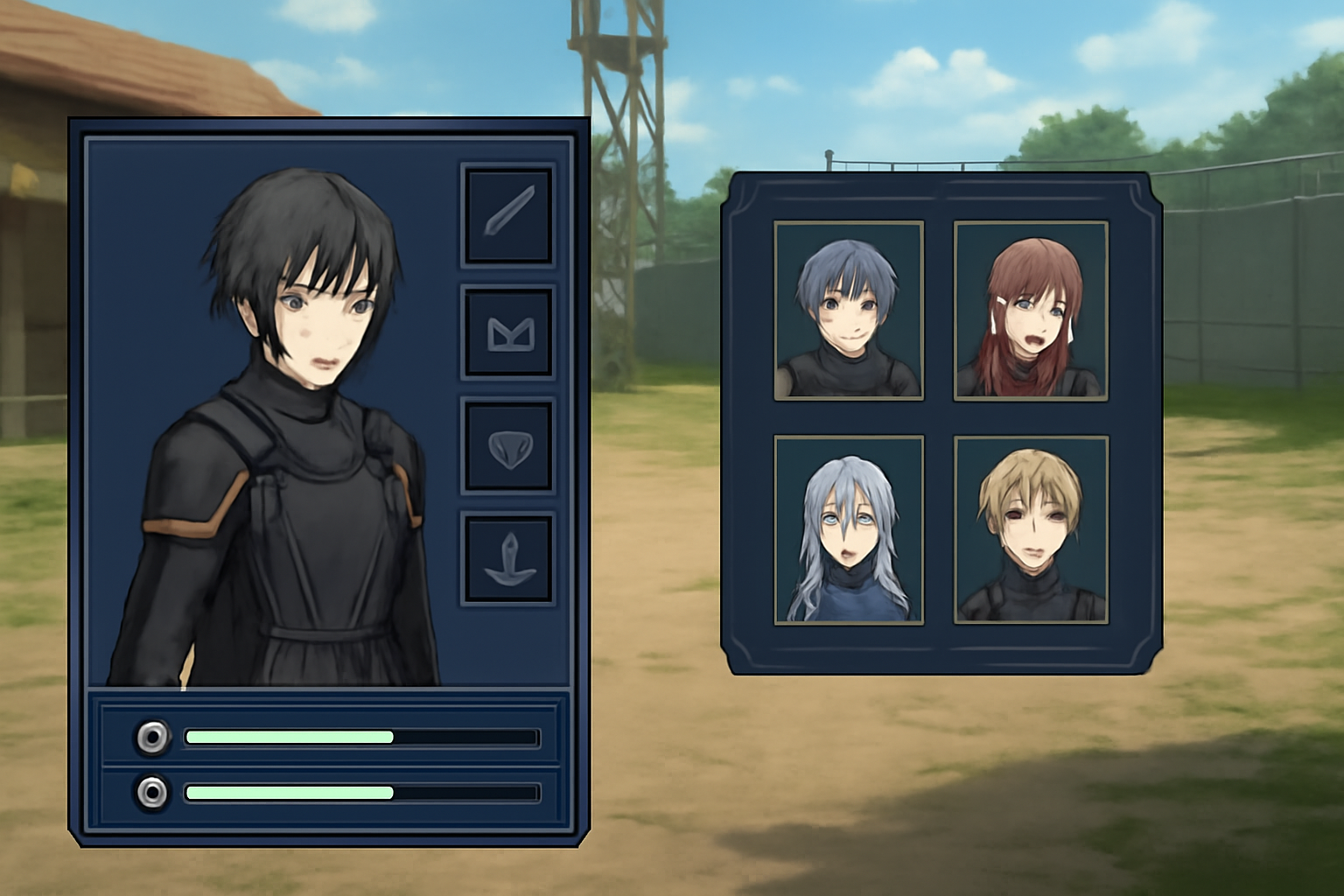Open the M-shaped crest equipment slot
The height and width of the screenshot is (896, 1344).
(508, 332)
